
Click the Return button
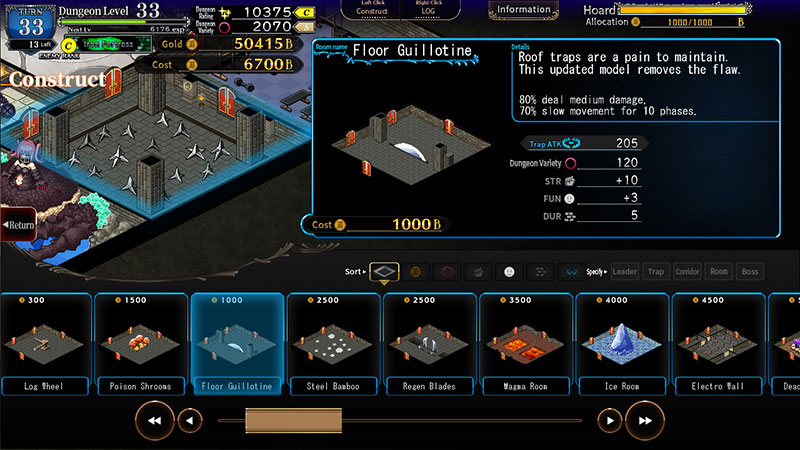point(18,225)
